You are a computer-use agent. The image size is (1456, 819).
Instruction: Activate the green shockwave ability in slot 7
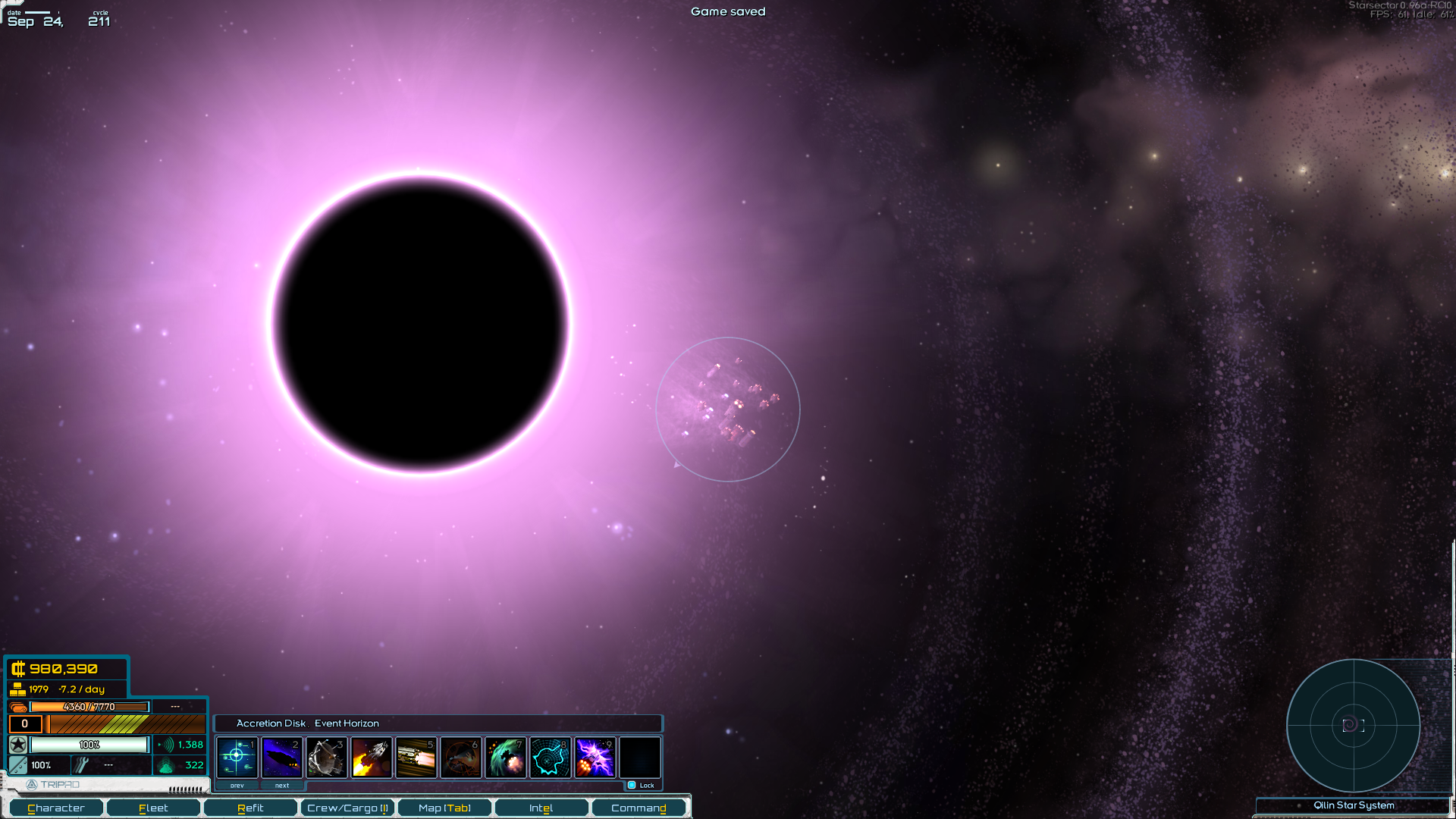pyautogui.click(x=506, y=757)
